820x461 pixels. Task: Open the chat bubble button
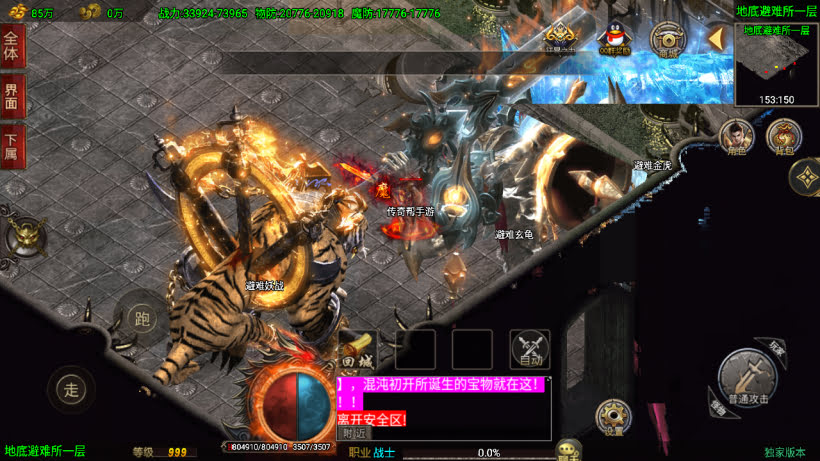569,450
